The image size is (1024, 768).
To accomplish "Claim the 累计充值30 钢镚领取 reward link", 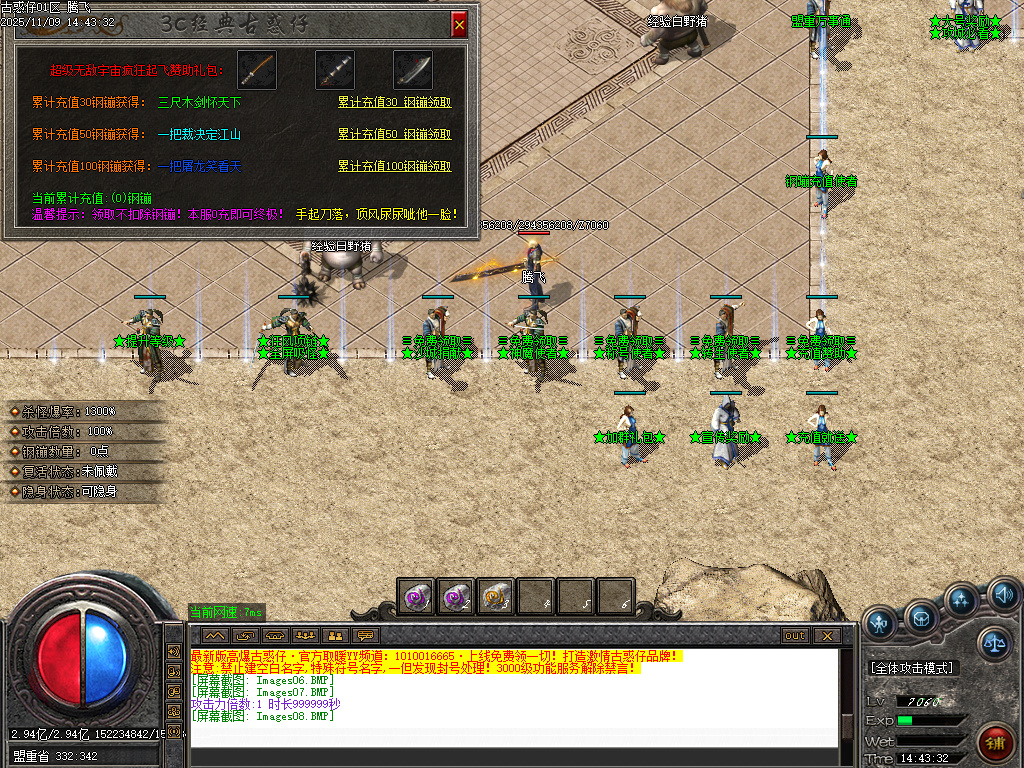I will (394, 102).
